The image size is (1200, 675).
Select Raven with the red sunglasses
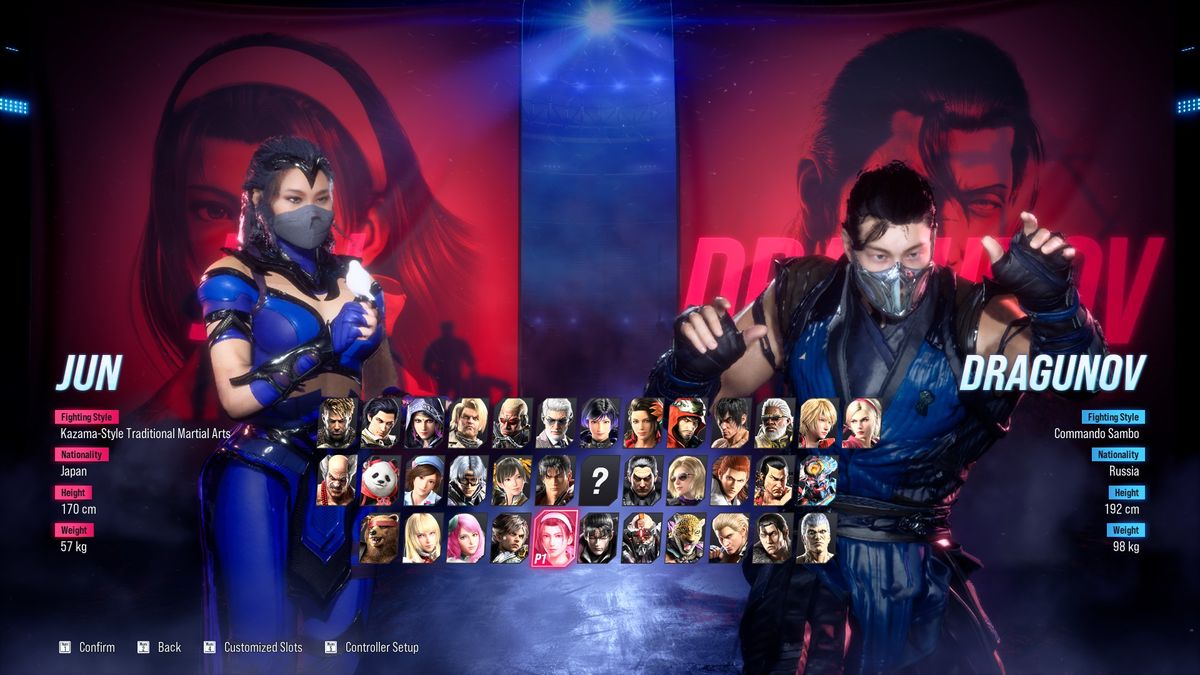click(509, 423)
